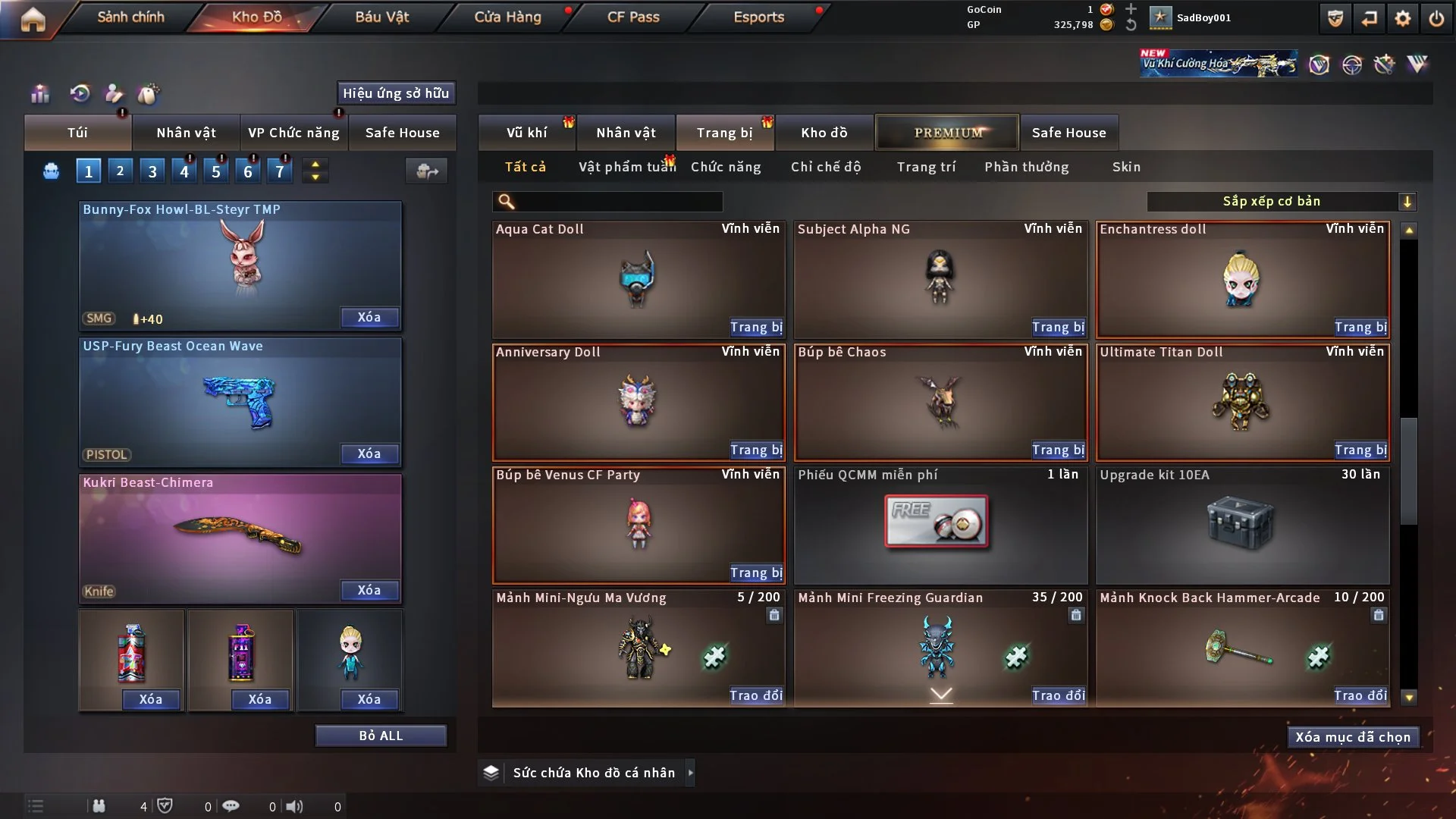
Task: Open the gear settings icon
Action: coord(1402,18)
